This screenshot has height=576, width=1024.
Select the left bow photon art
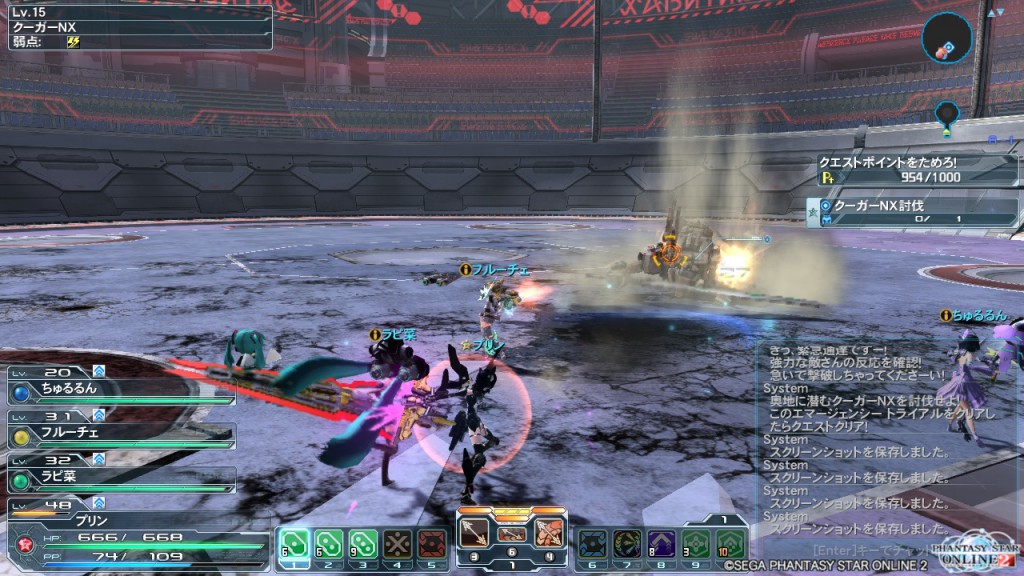(x=474, y=531)
